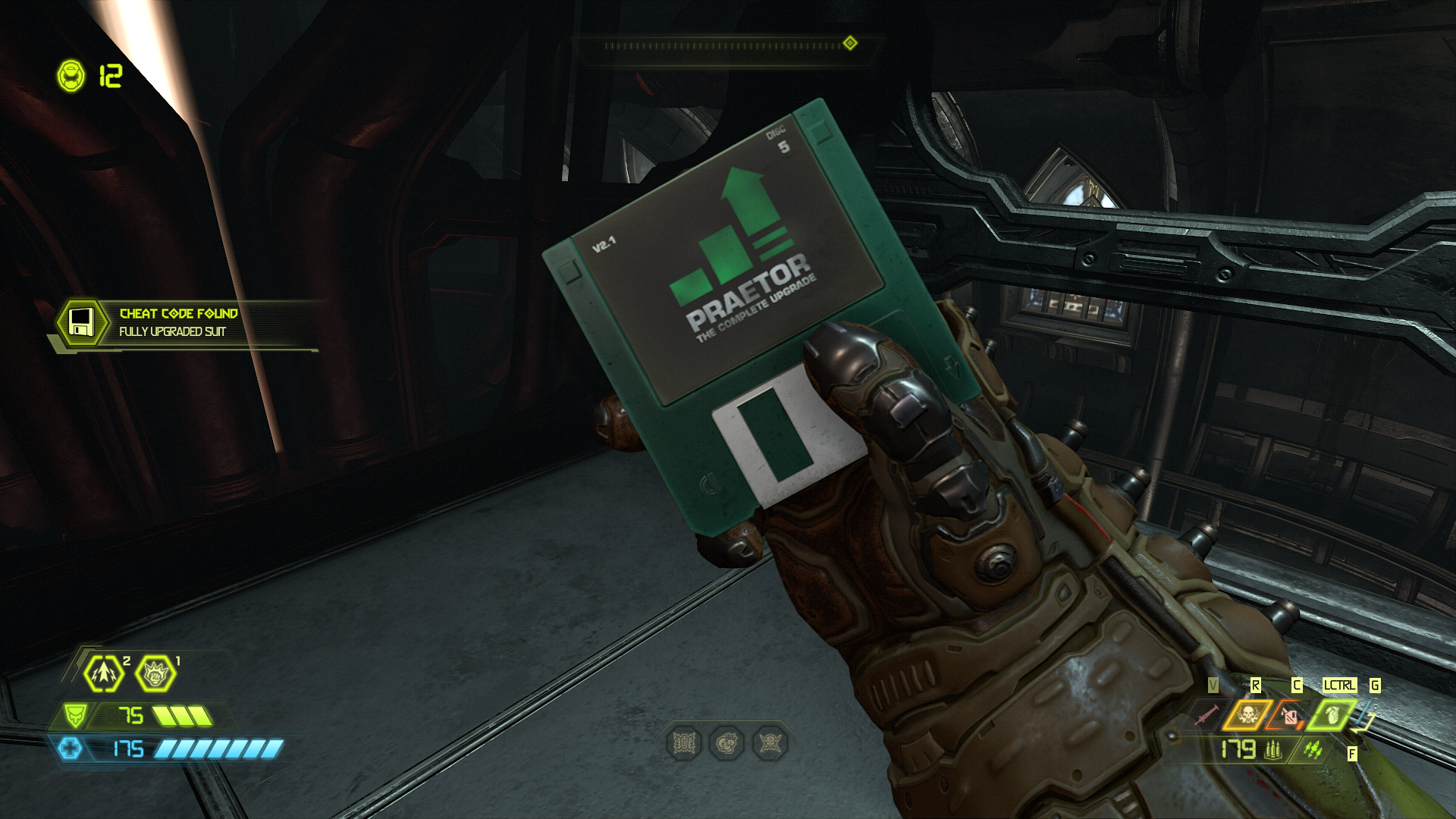Activate the flaming skull ability icon
Viewport: 1456px width, 819px height.
1247,714
